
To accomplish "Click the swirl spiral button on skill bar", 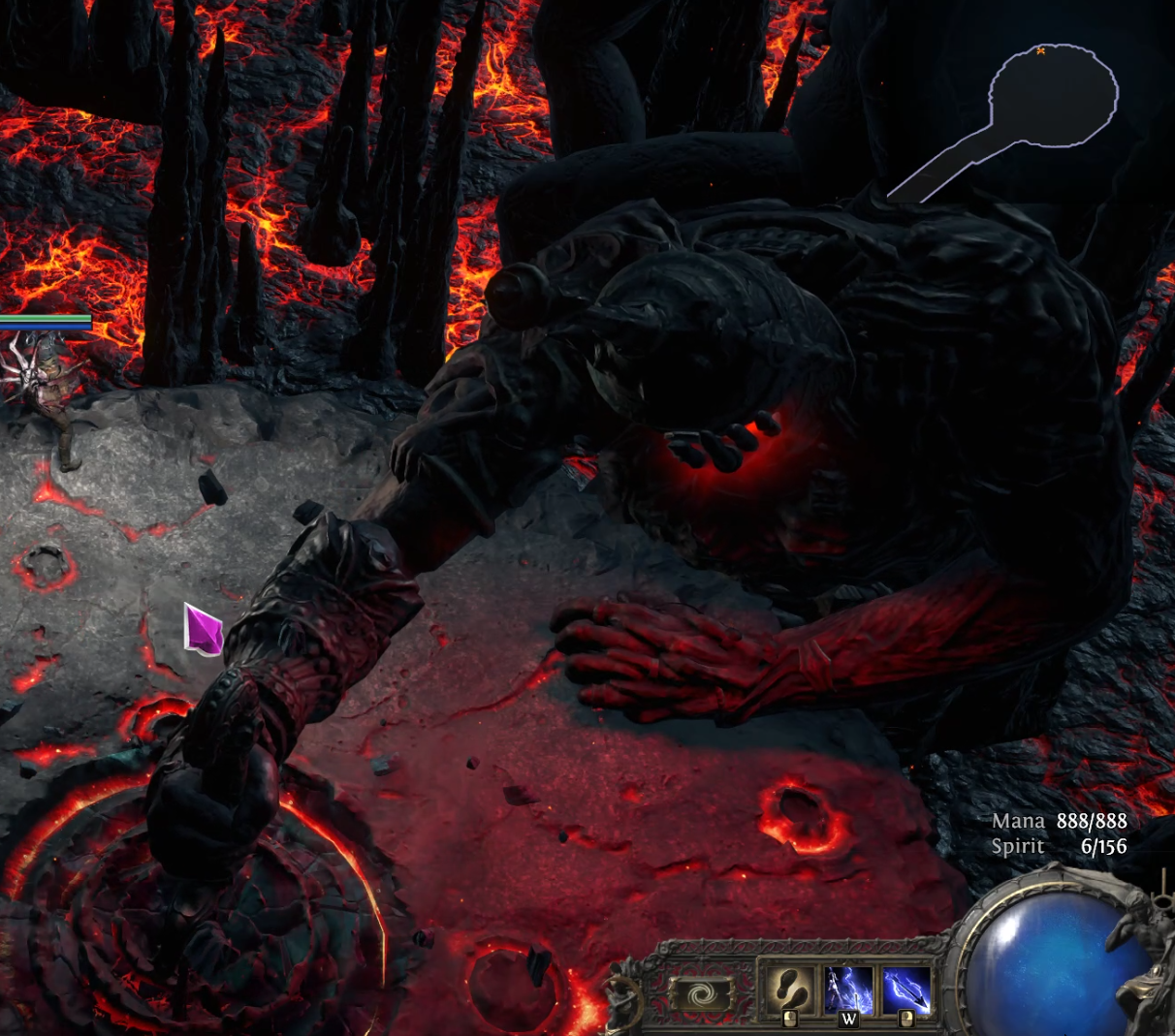I will point(701,994).
